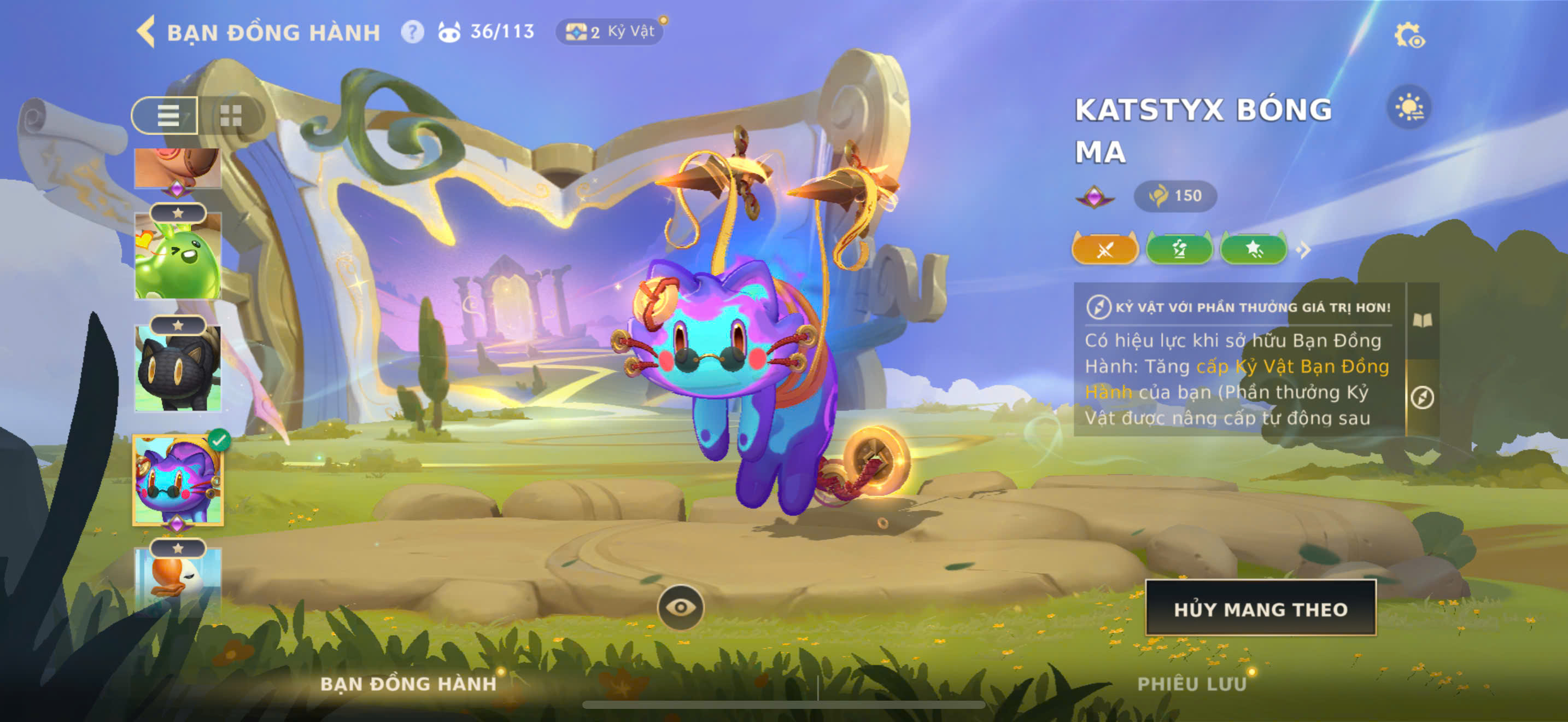This screenshot has width=1568, height=722.
Task: Select the black cat companion thumbnail
Action: (178, 369)
